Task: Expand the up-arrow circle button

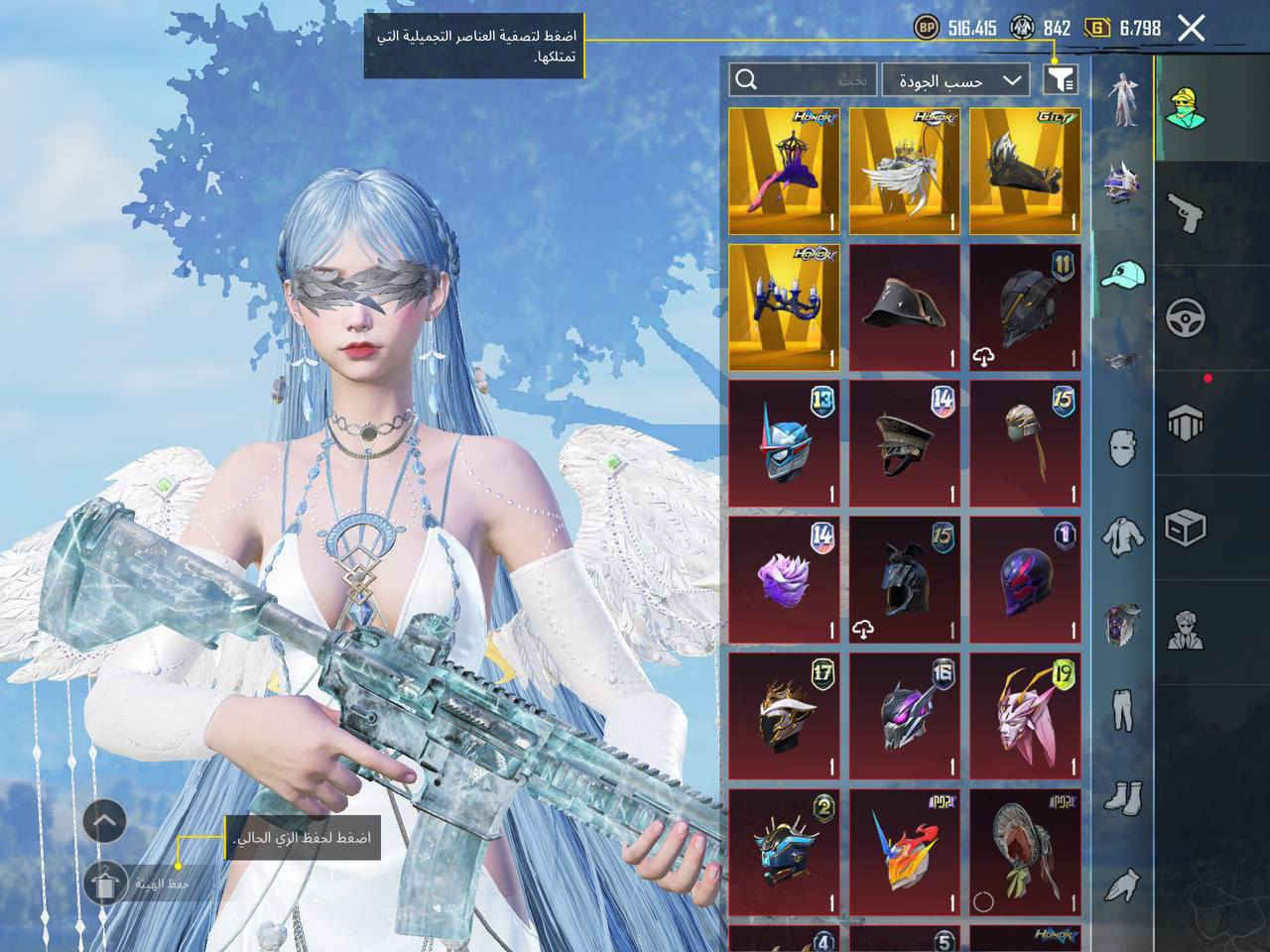Action: pyautogui.click(x=105, y=821)
